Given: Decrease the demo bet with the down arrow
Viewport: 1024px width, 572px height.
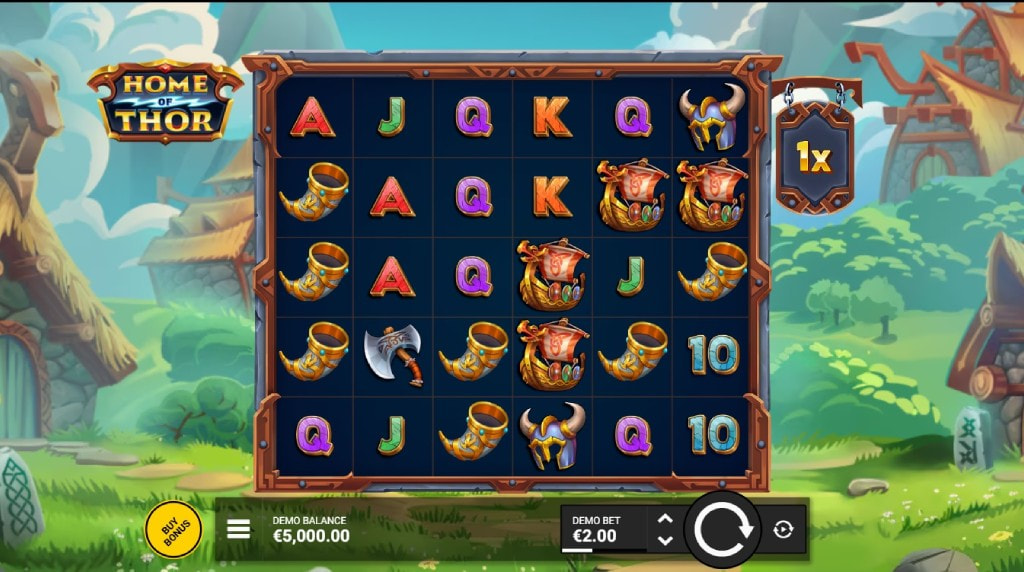Looking at the screenshot, I should (665, 541).
